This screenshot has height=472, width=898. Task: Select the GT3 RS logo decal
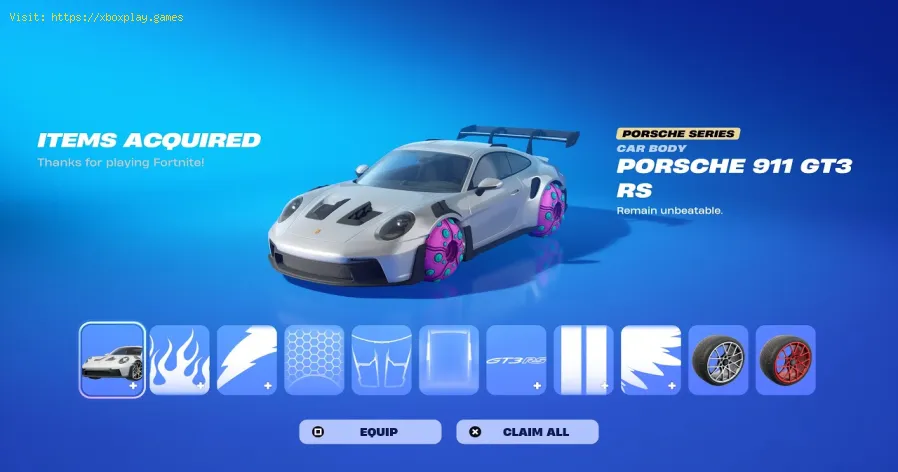tap(516, 359)
